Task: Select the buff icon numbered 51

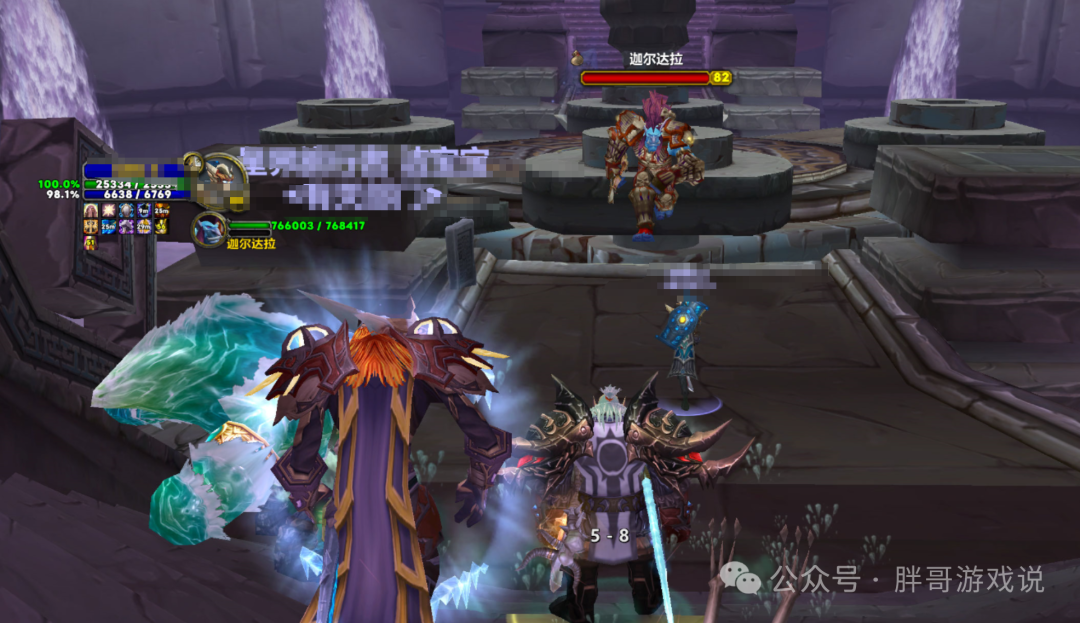Action: (x=91, y=242)
